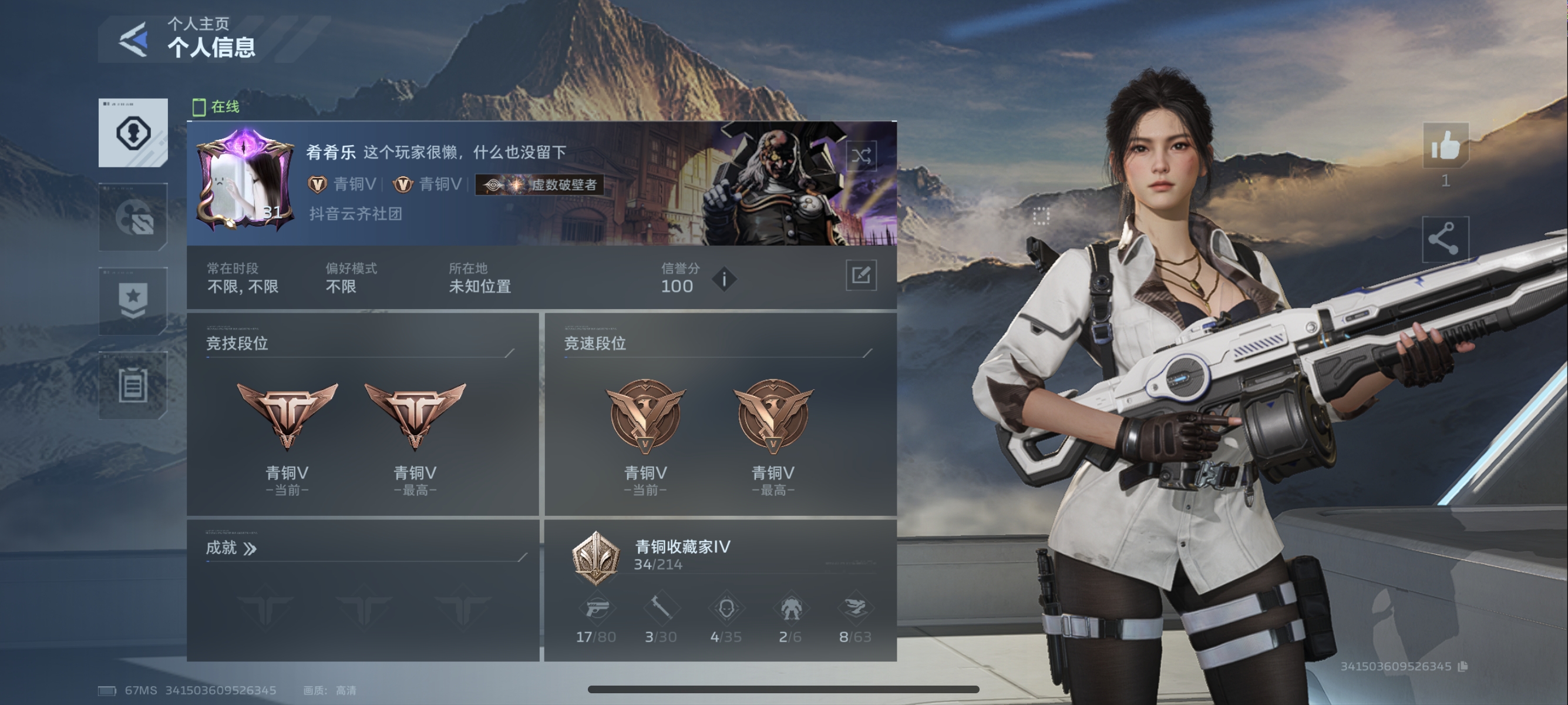Open the clipboard records sidebar tab
The width and height of the screenshot is (1568, 705).
tap(133, 385)
